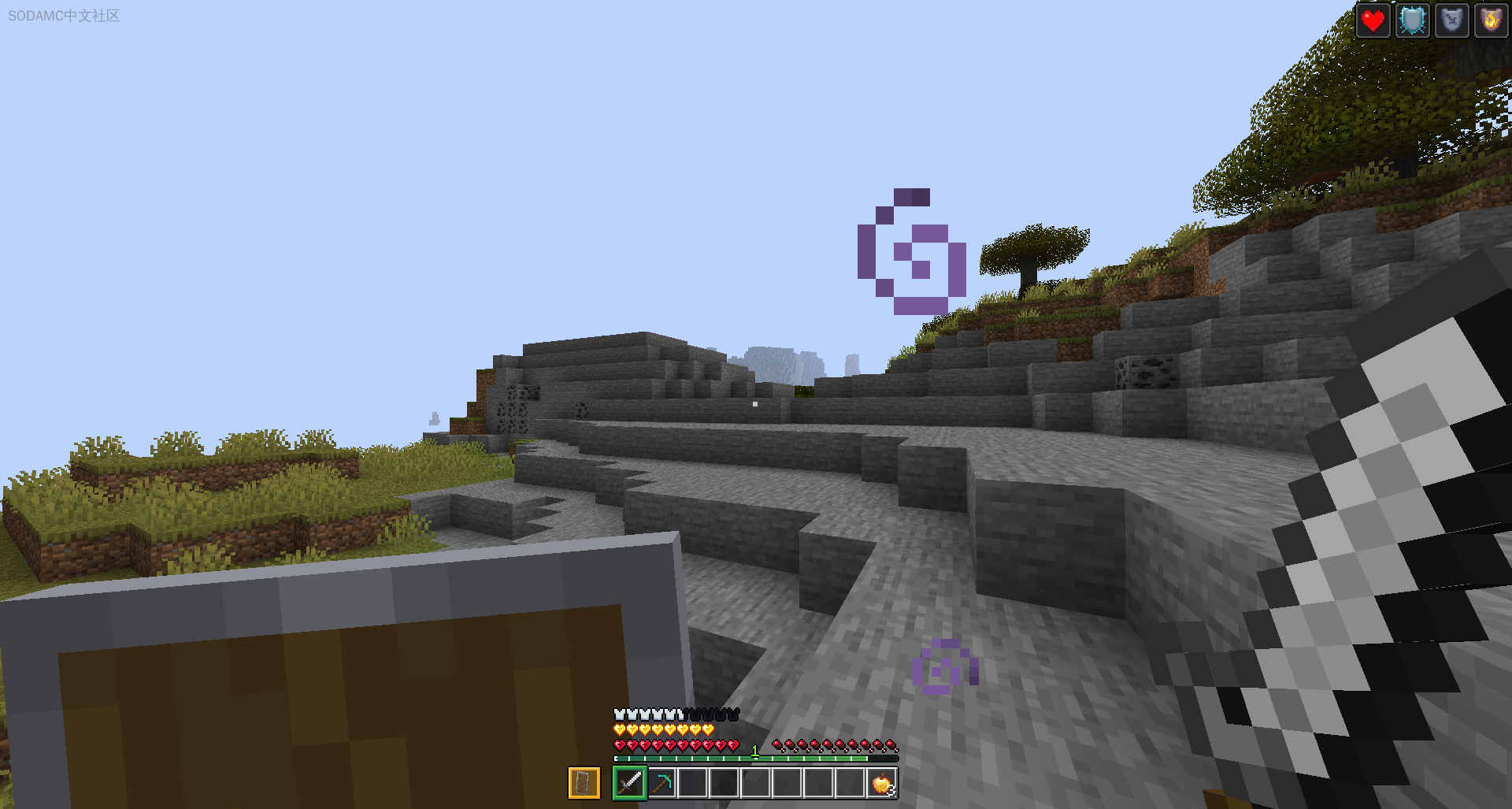Choose the golden apple hotbar slot
1512x809 pixels.
tap(882, 783)
